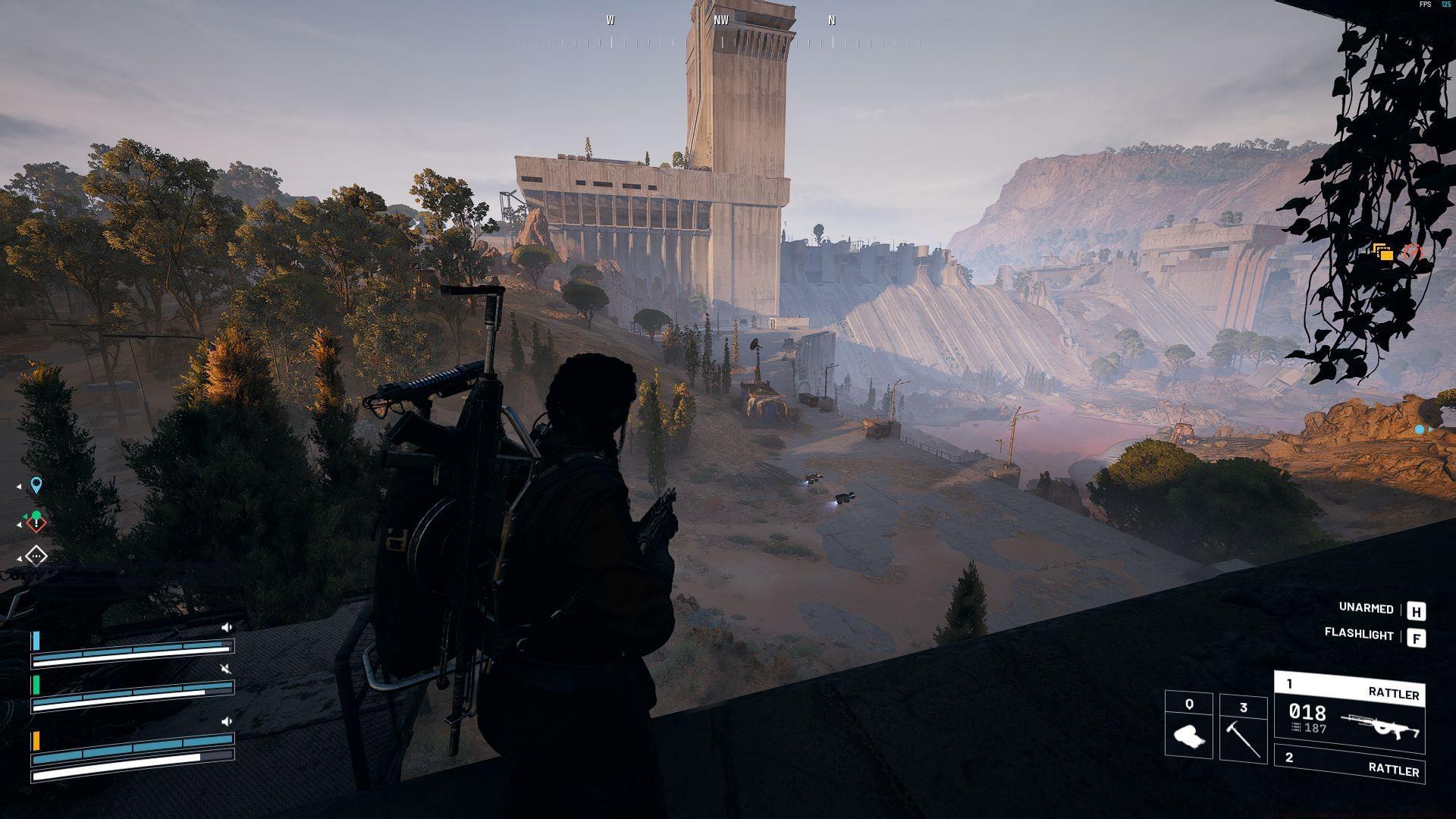The image size is (1456, 819).
Task: Select the cyan marker dot on the right horizon
Action: [1418, 428]
